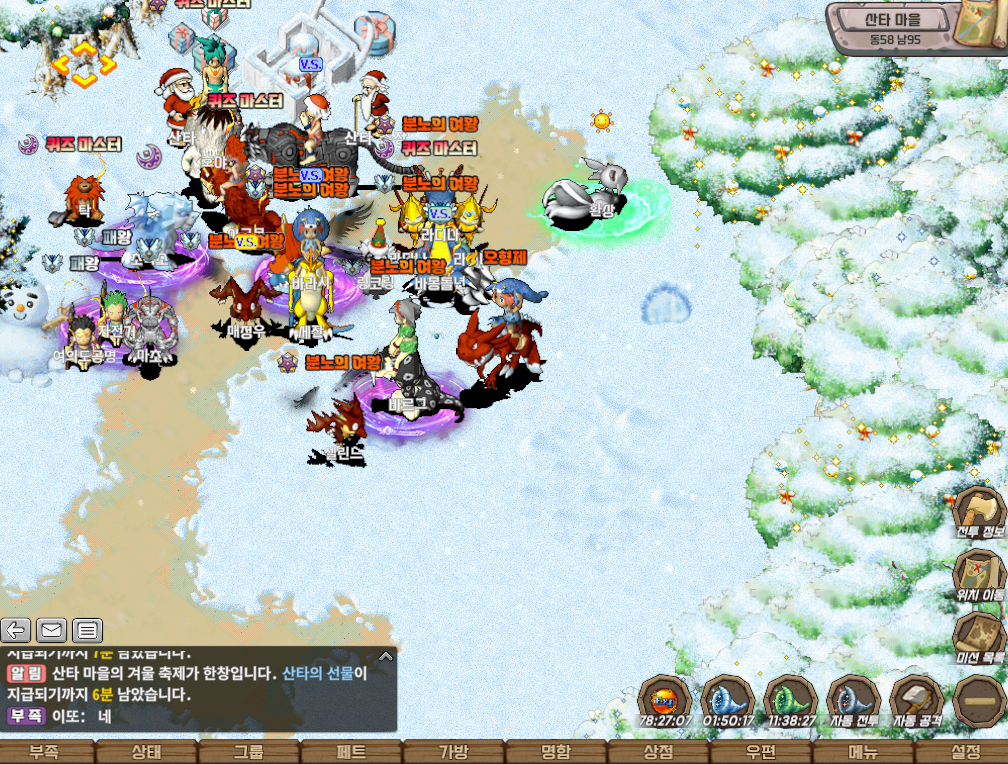Open the 페트 (pet) menu
Image resolution: width=1008 pixels, height=764 pixels.
[352, 753]
